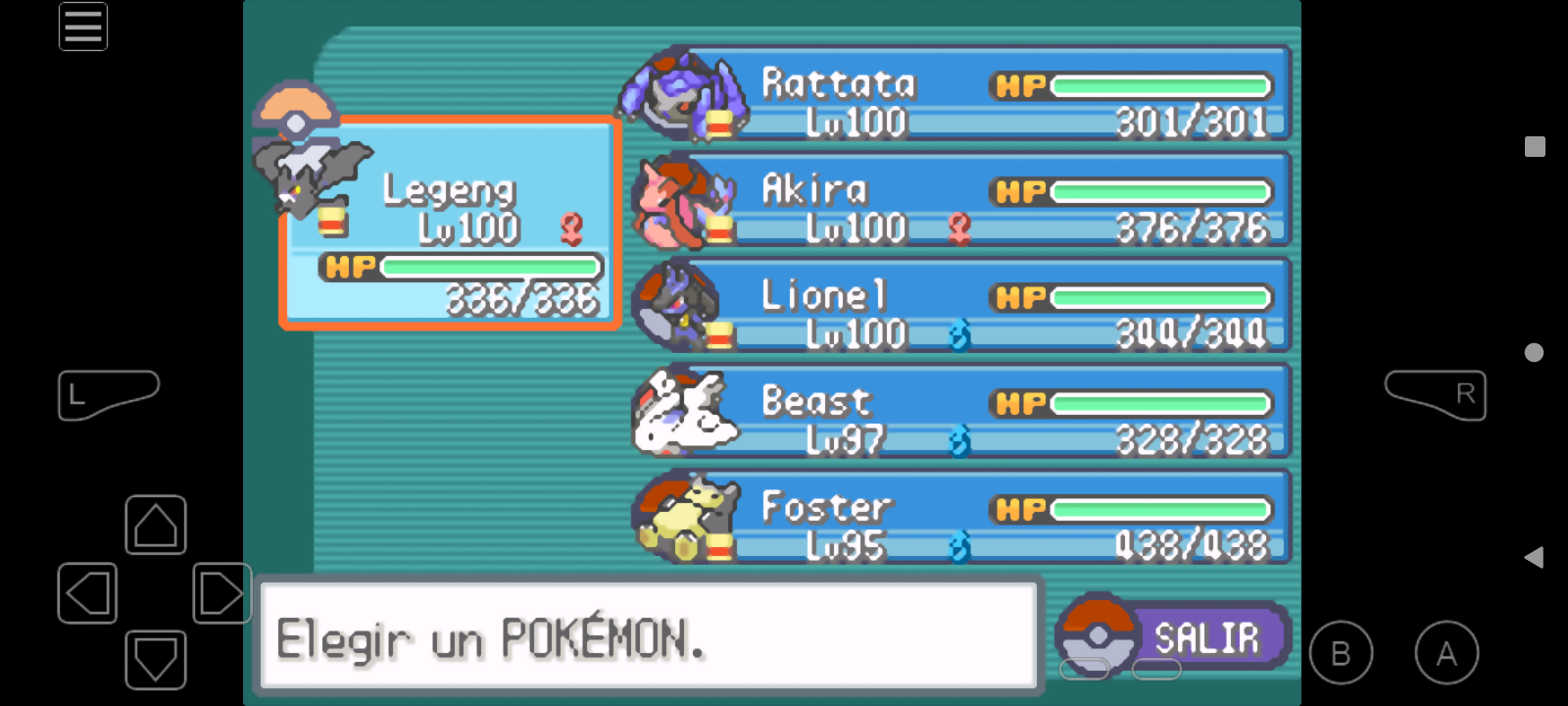Tap the D-pad down arrow
1568x706 pixels.
[x=156, y=660]
